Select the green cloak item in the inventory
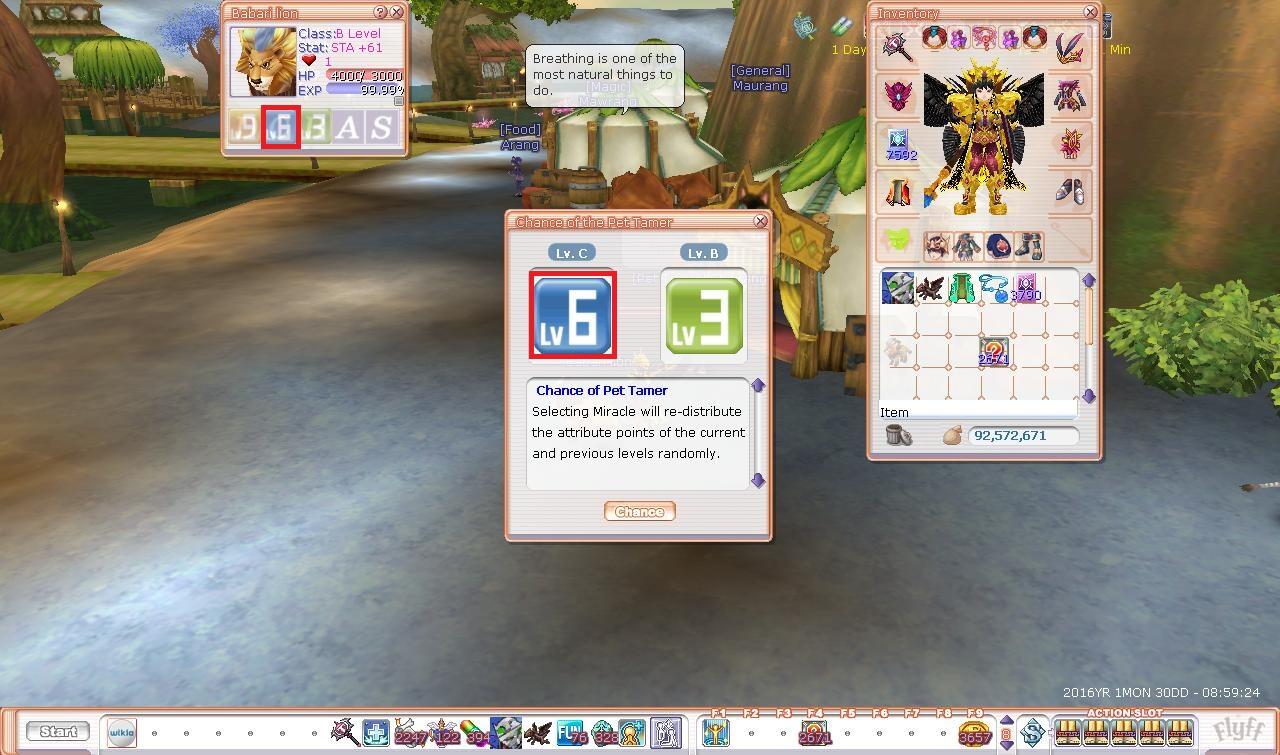Viewport: 1280px width, 755px height. point(962,288)
